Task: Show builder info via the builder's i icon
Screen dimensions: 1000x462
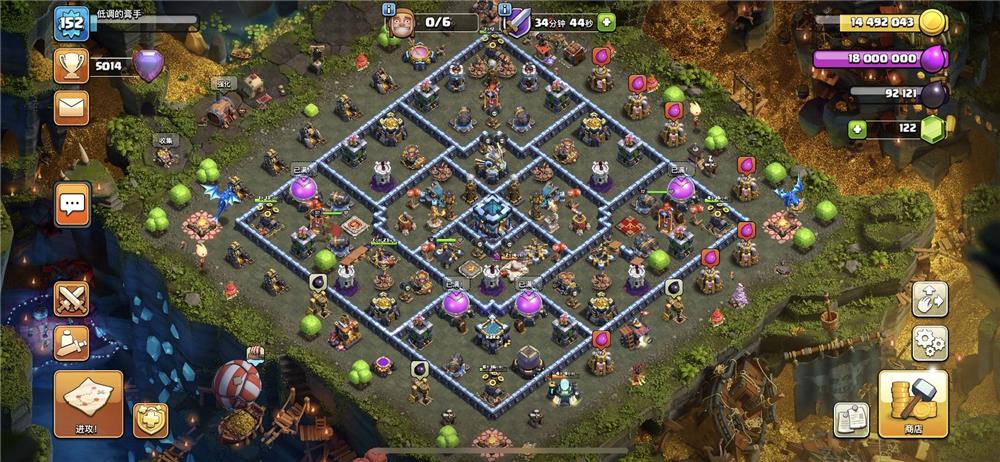Action: tap(390, 9)
